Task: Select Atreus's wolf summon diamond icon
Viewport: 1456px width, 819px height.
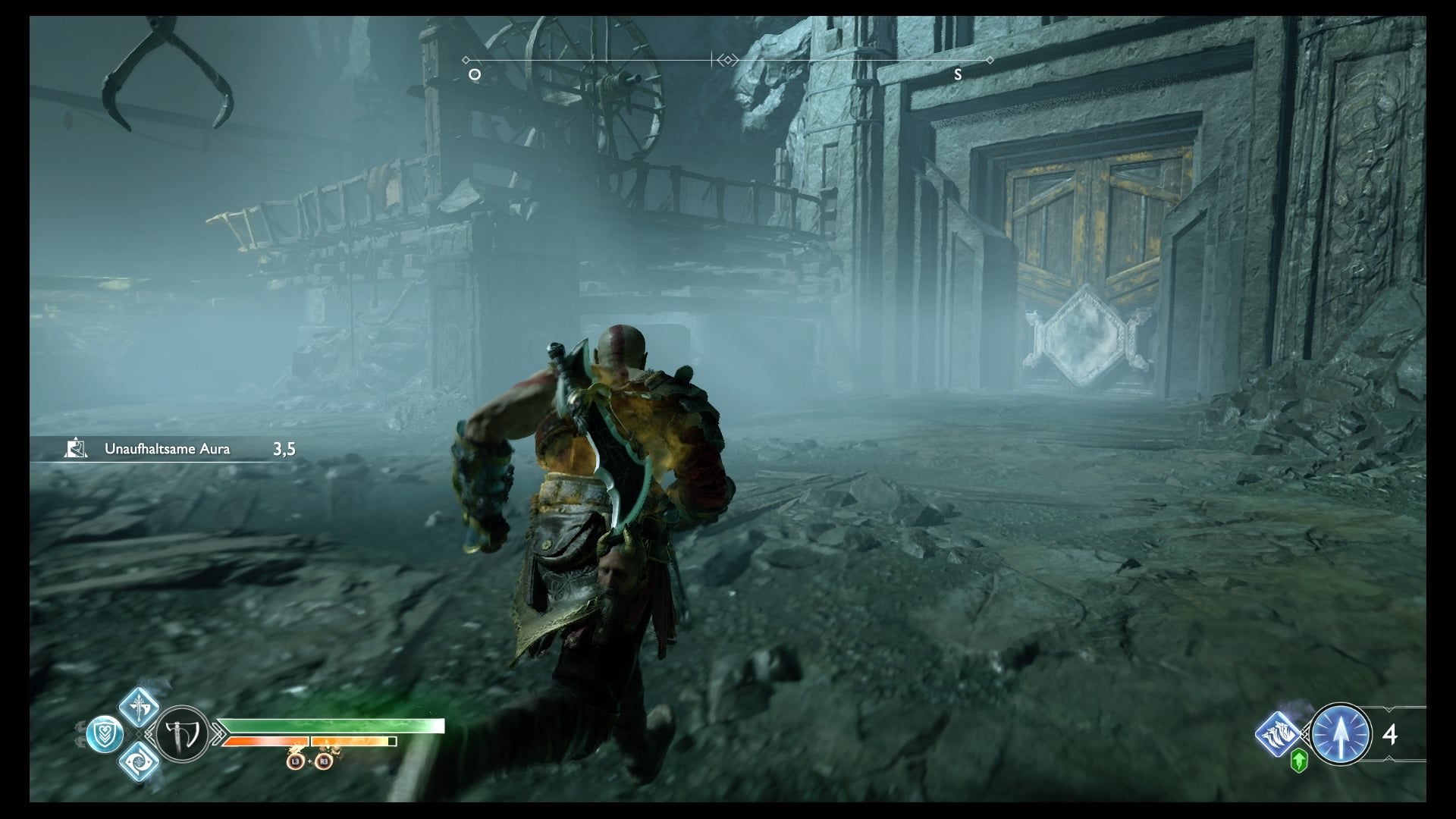Action: tap(1278, 733)
